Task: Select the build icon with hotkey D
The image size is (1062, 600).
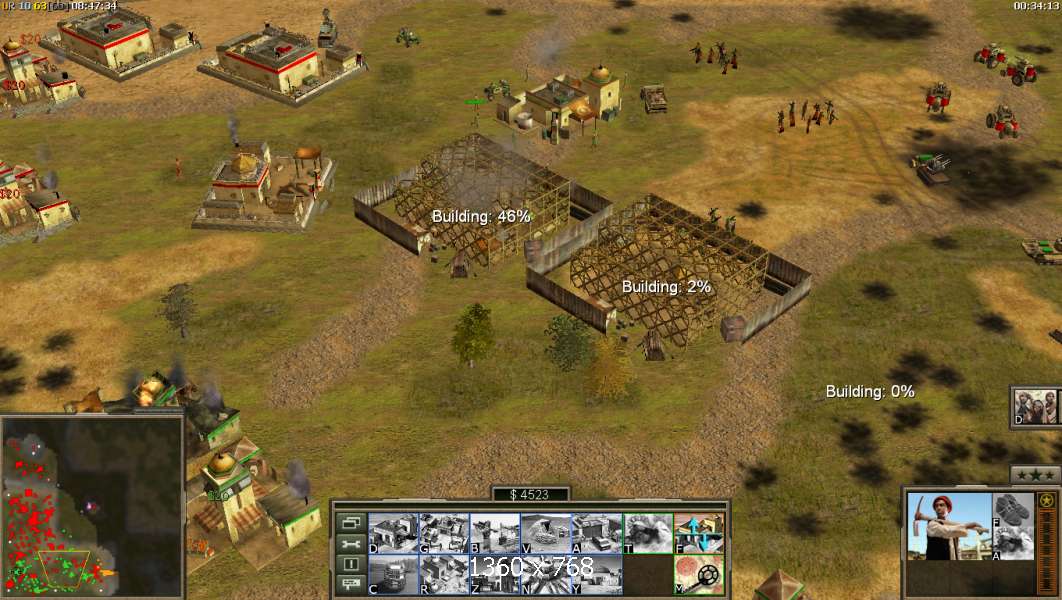Action: (x=393, y=533)
